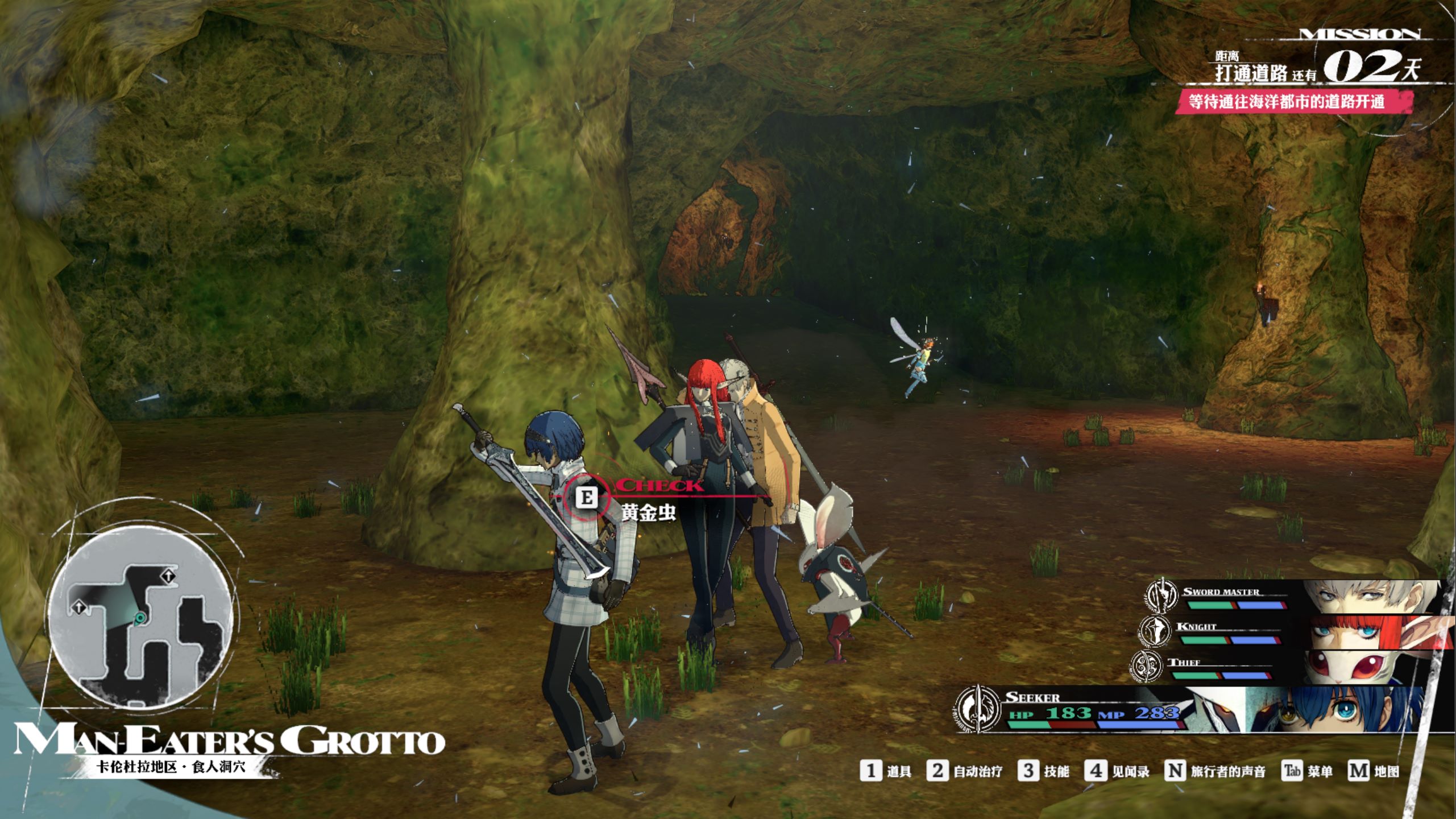Open the 技能 skills shortcut
The width and height of the screenshot is (1456, 819).
coord(1044,771)
